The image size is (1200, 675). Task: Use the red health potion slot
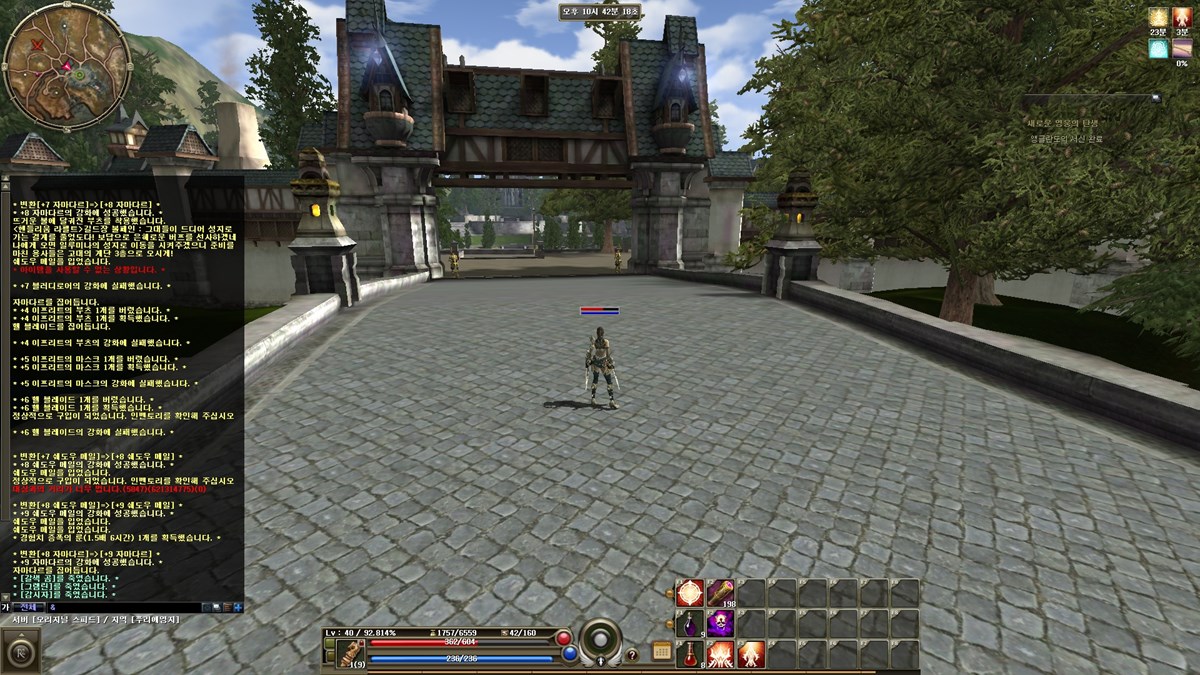[690, 655]
